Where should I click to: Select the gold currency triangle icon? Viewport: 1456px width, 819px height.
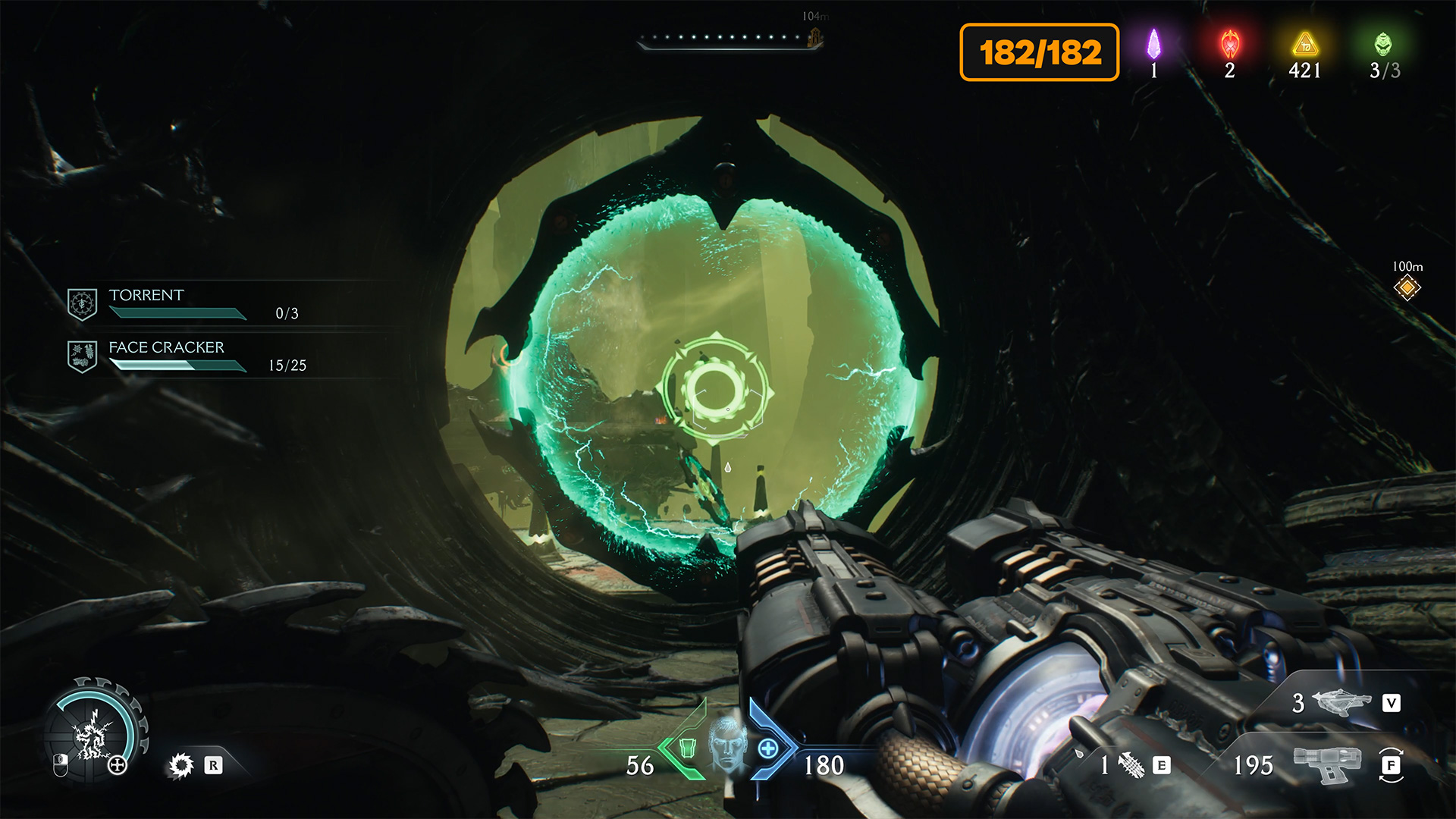[x=1305, y=44]
